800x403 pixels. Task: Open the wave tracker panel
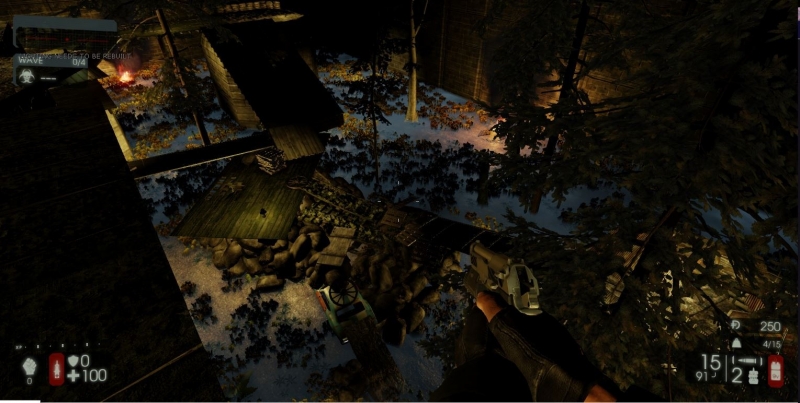(x=60, y=61)
